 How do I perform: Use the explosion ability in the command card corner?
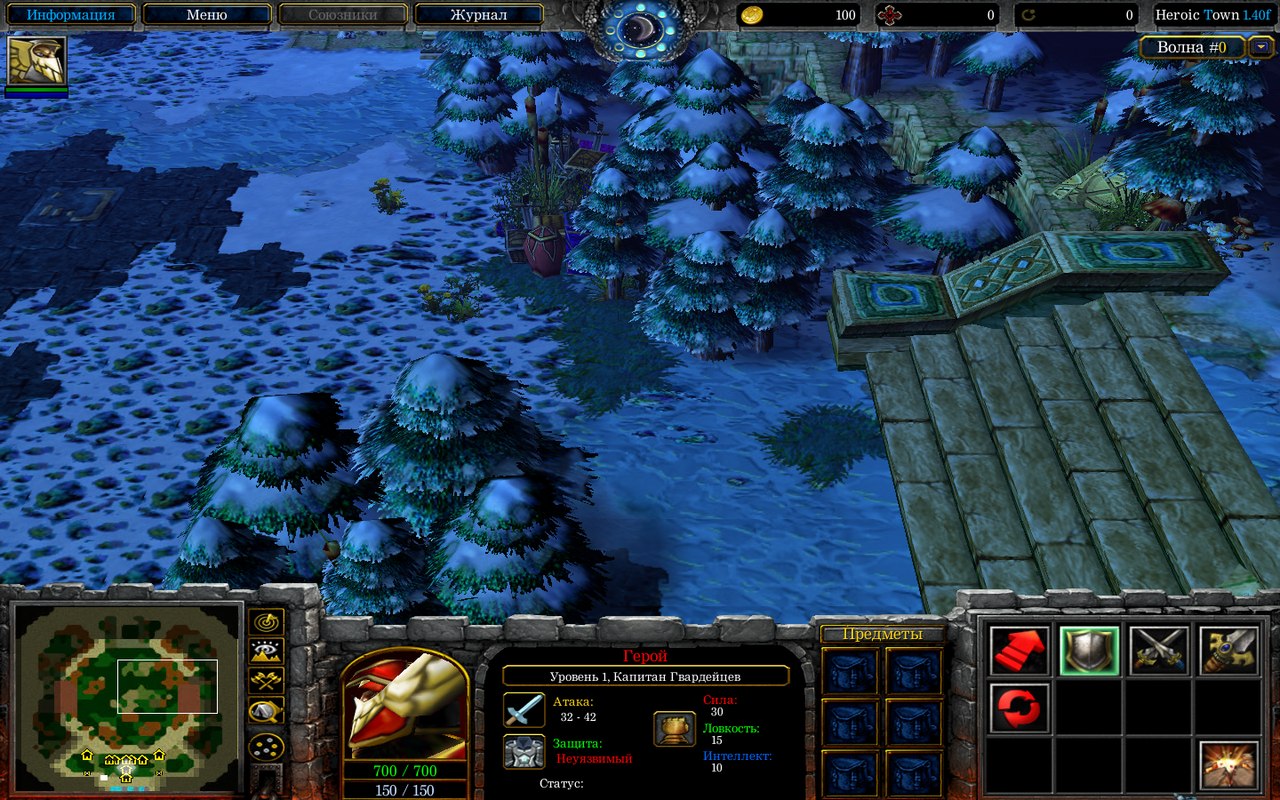click(x=1229, y=765)
